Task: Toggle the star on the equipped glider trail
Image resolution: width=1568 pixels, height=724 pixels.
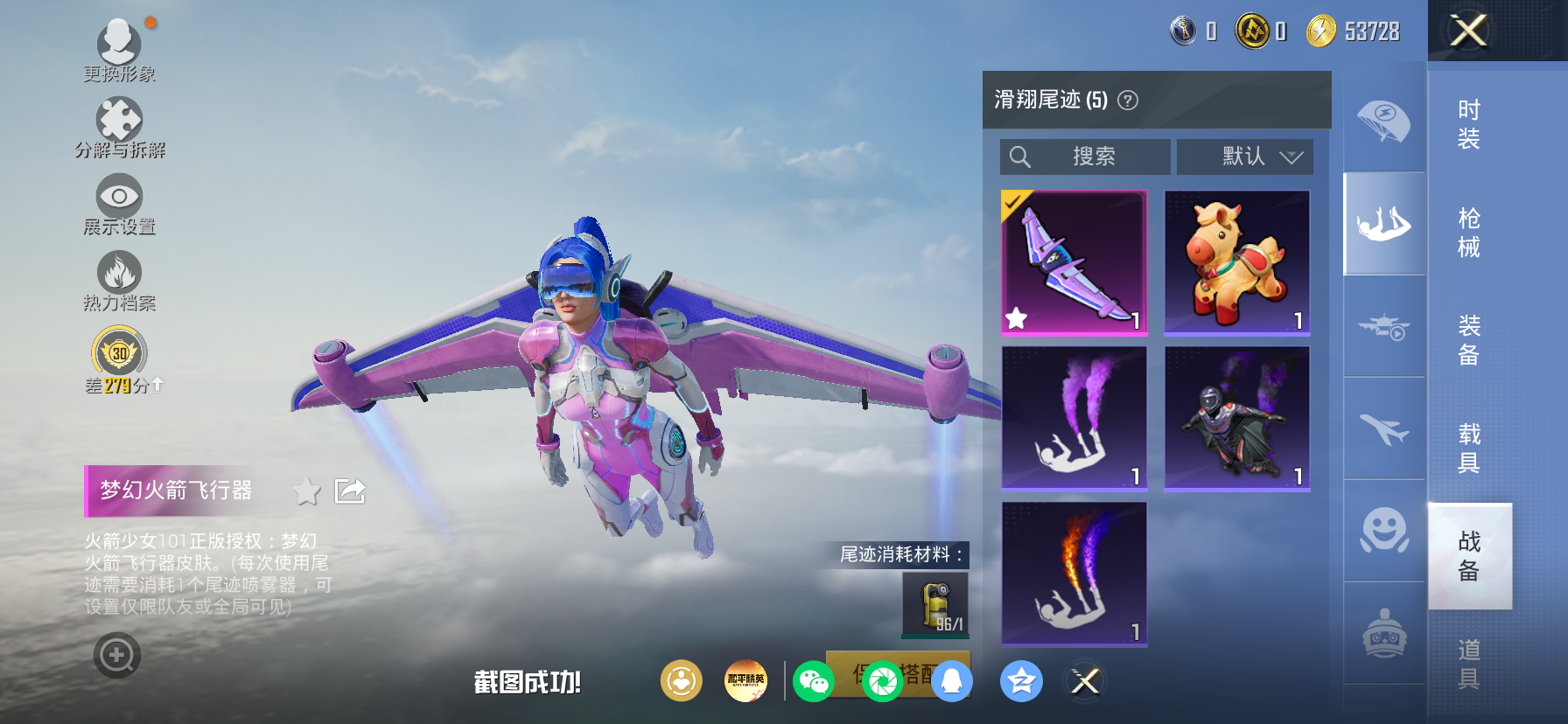Action: click(x=1018, y=318)
